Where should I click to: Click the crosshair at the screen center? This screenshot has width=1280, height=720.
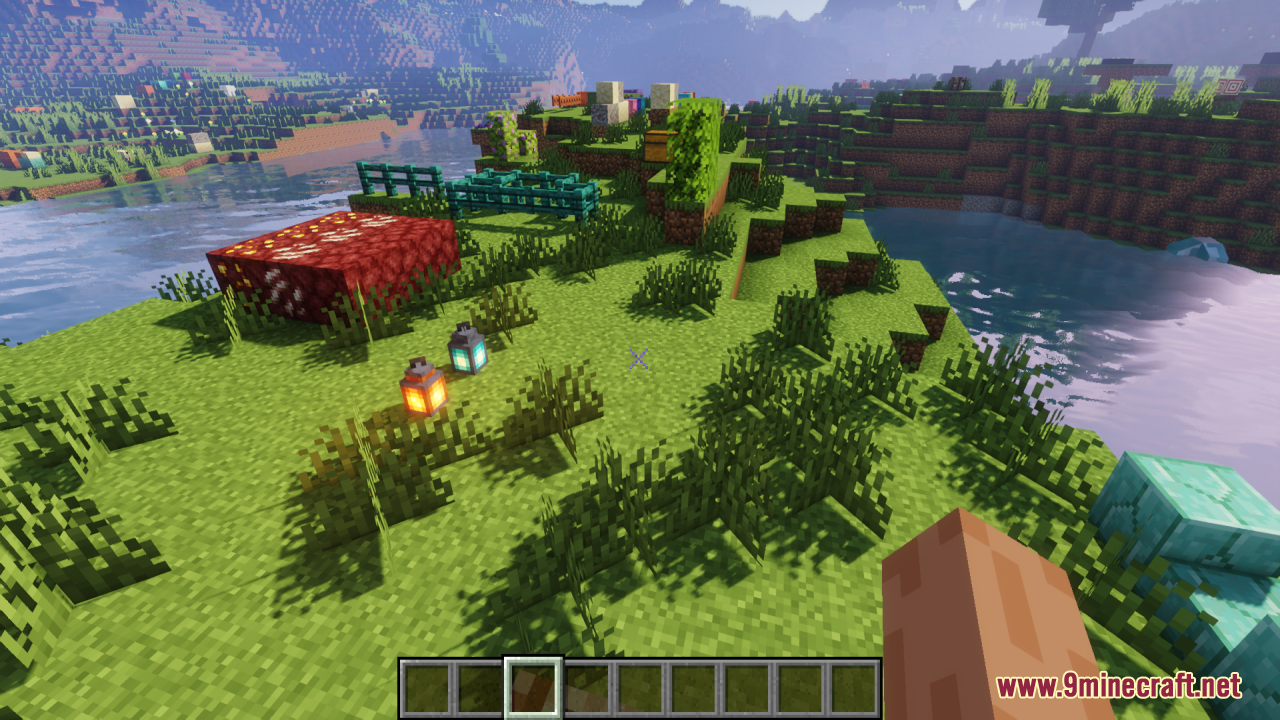tap(637, 360)
